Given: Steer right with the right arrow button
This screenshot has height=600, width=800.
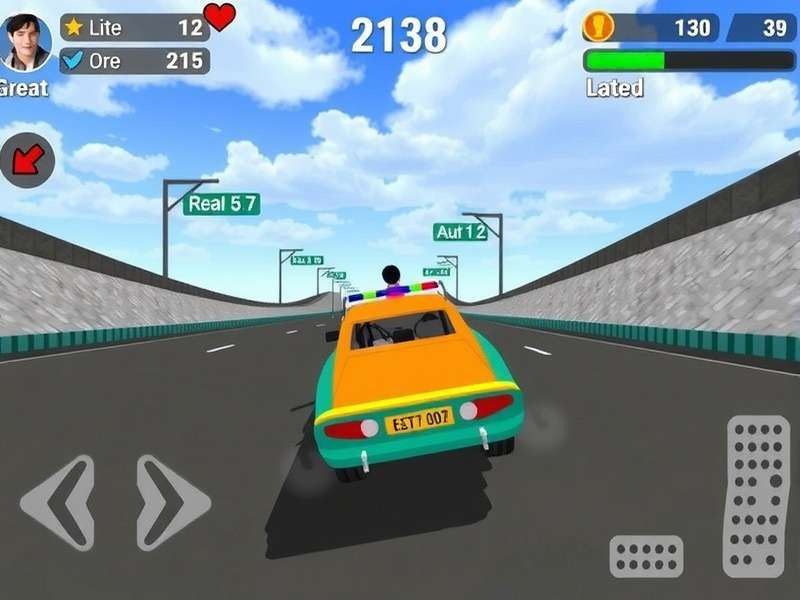Looking at the screenshot, I should tap(172, 502).
